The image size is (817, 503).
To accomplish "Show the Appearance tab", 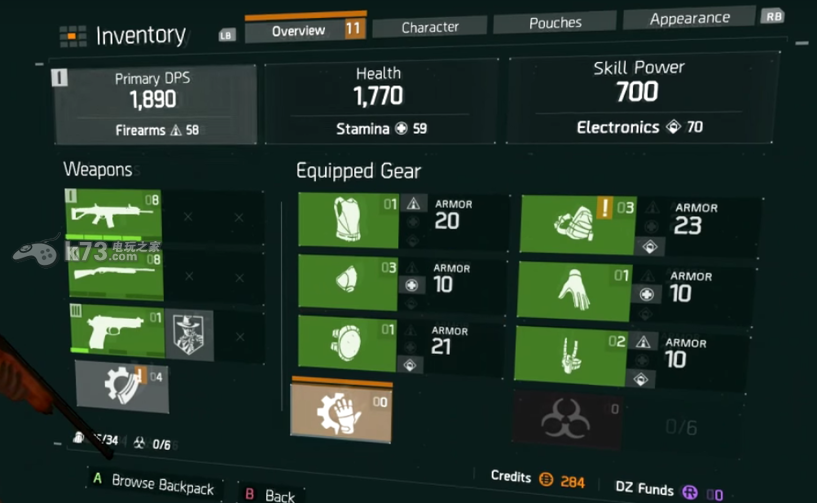I will pos(689,18).
